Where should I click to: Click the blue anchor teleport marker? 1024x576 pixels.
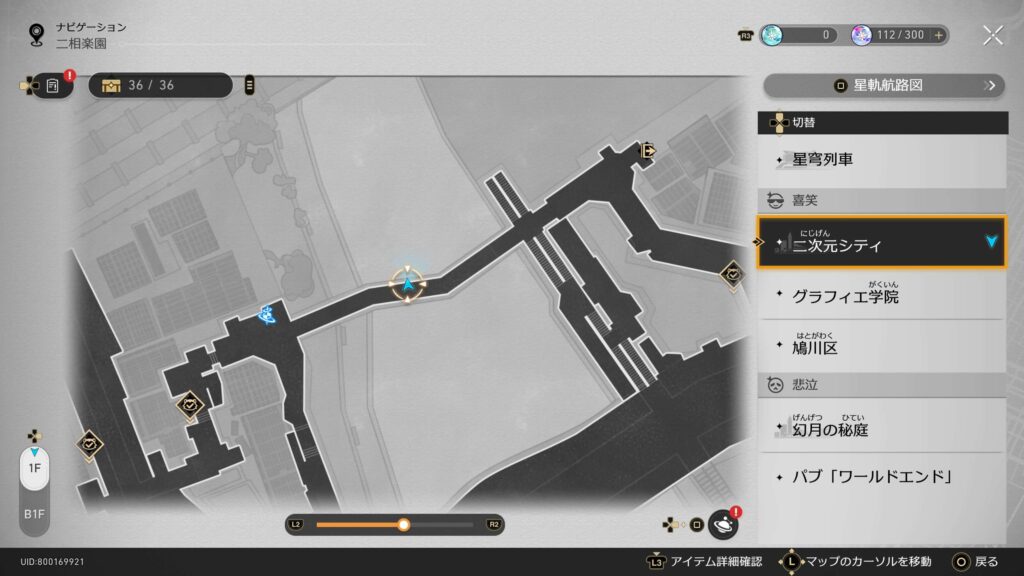point(266,315)
